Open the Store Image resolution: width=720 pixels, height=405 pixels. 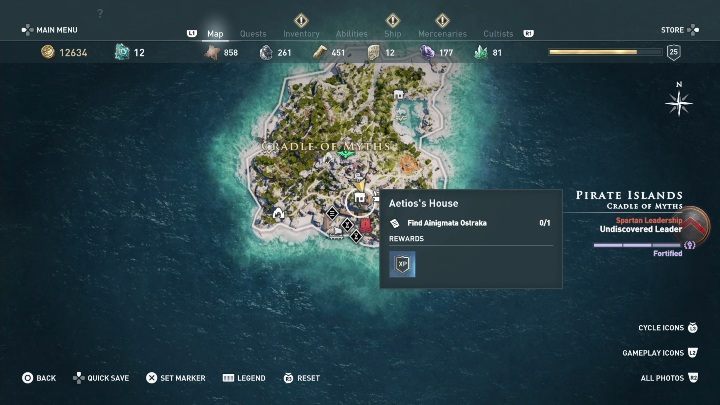click(672, 31)
